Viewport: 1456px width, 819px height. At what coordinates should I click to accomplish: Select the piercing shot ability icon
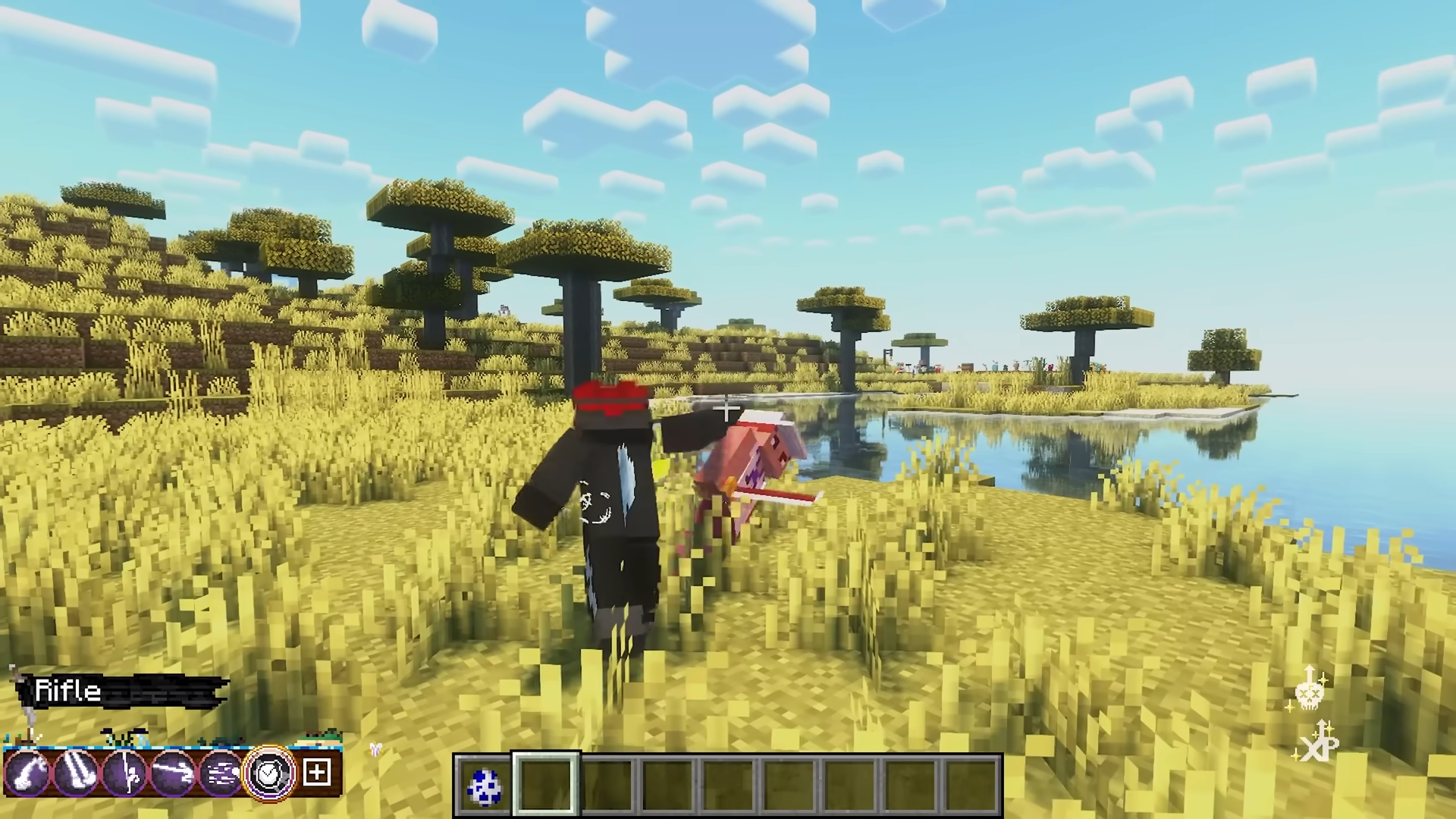[x=171, y=772]
